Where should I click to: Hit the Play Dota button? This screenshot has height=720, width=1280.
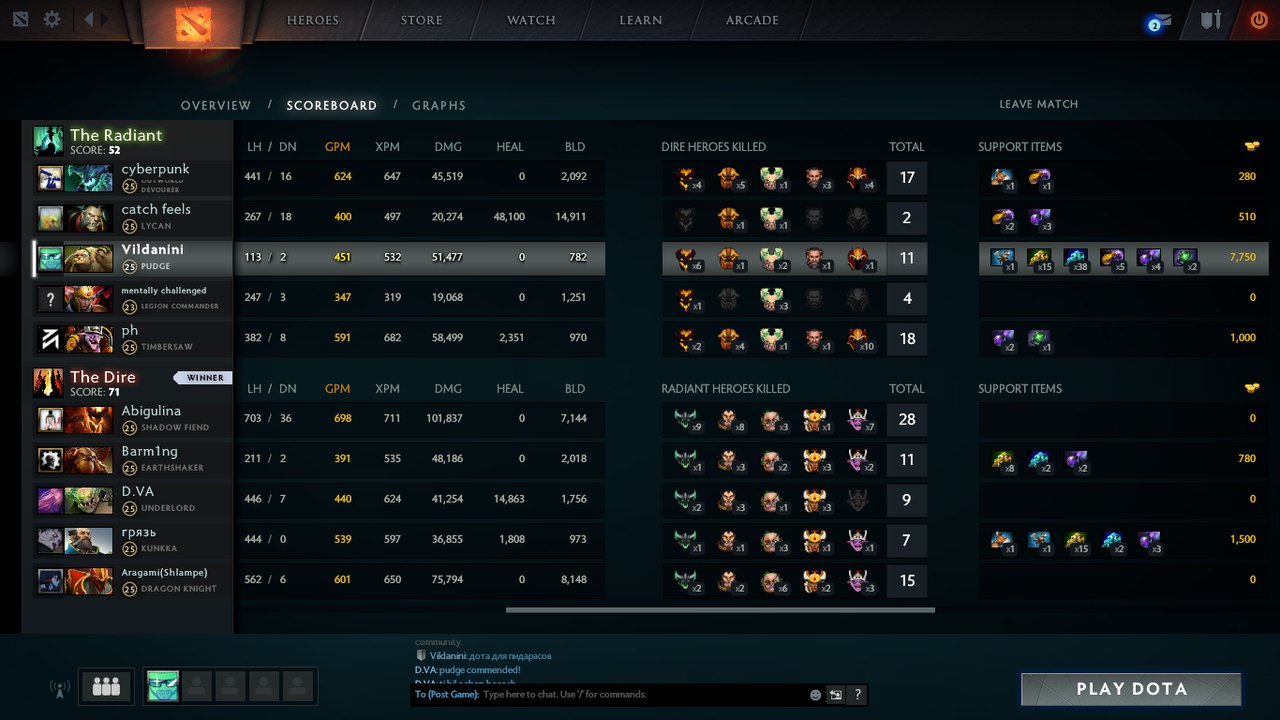[x=1131, y=689]
